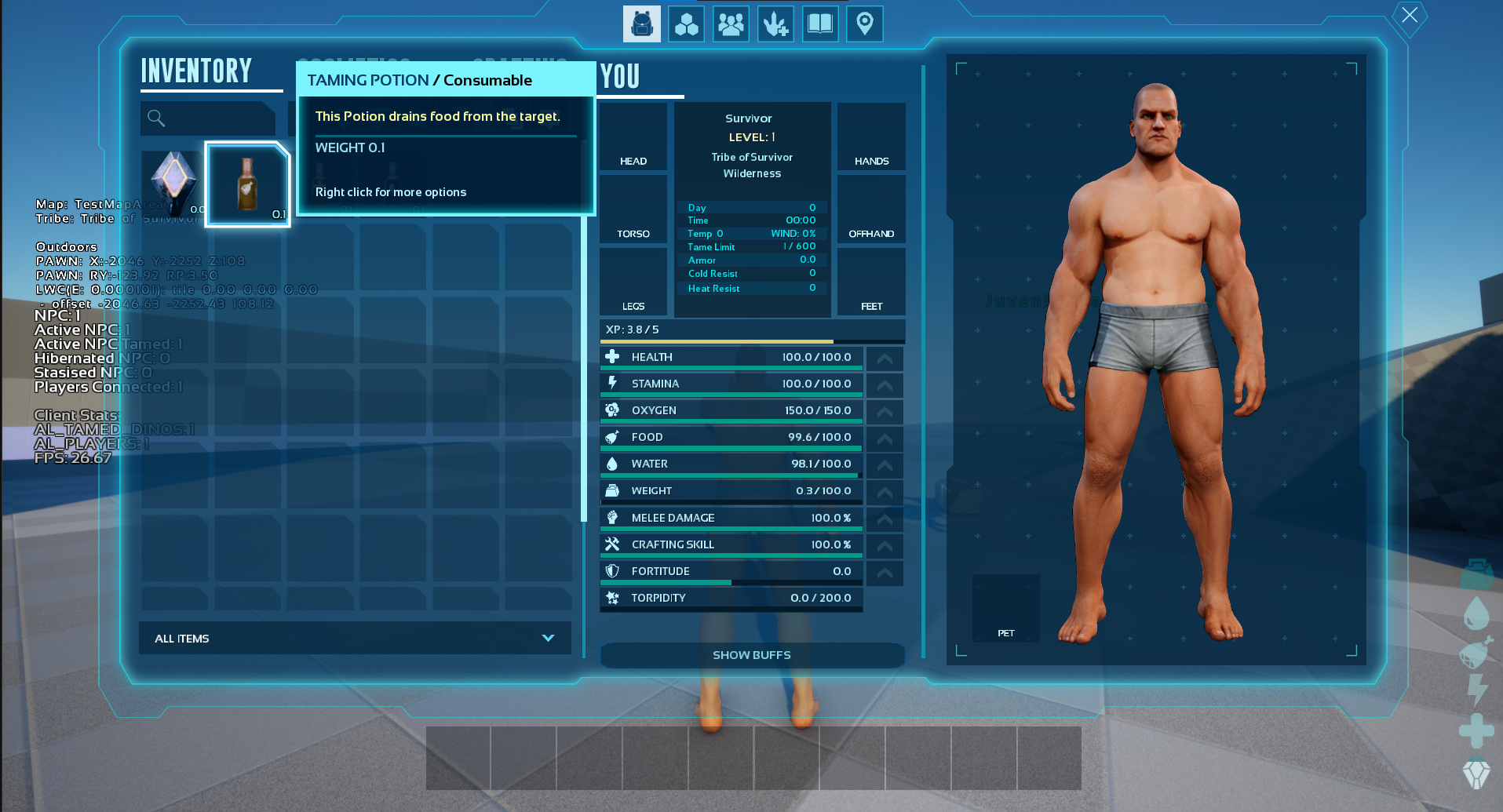The image size is (1503, 812).
Task: Switch to the engrams hexagon tab
Action: (686, 24)
